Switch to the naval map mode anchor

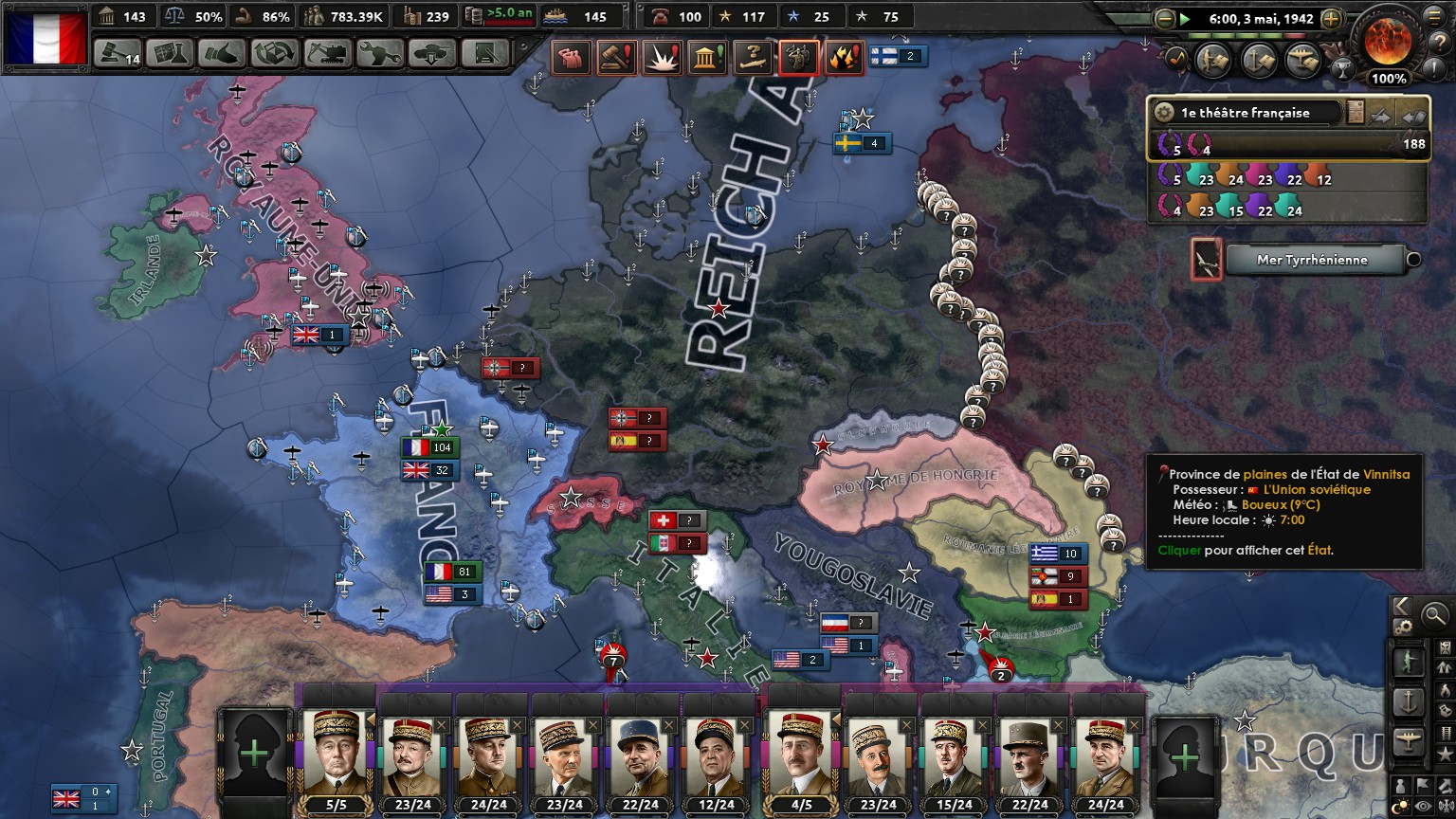tap(1409, 702)
